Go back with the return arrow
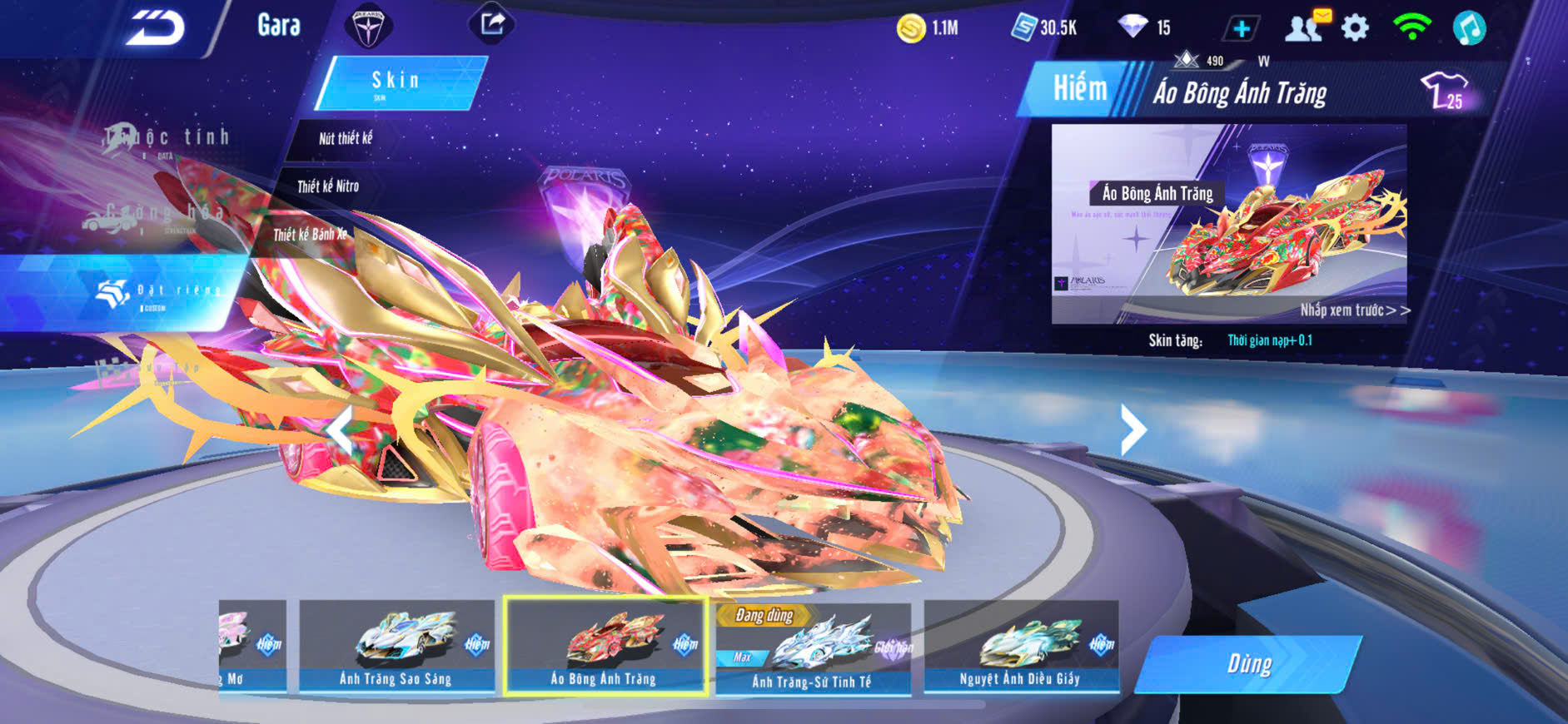 tap(156, 28)
